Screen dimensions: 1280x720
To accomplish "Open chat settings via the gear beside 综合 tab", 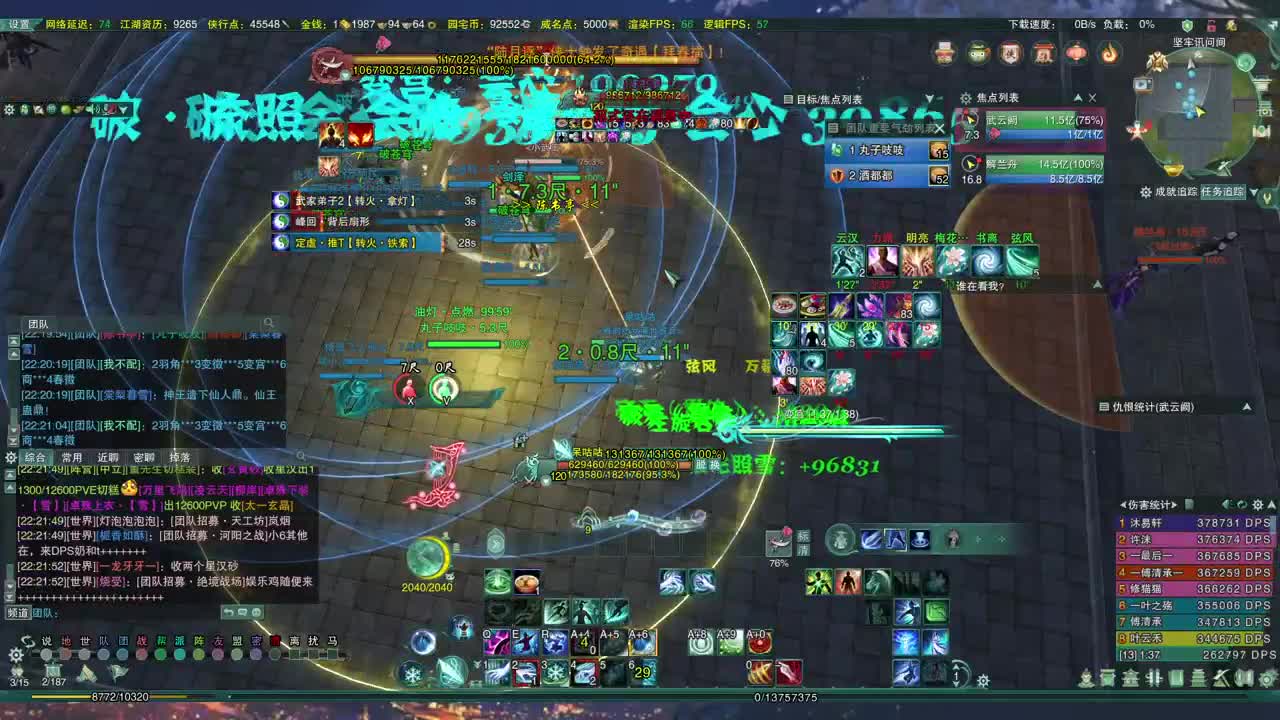I will point(10,456).
